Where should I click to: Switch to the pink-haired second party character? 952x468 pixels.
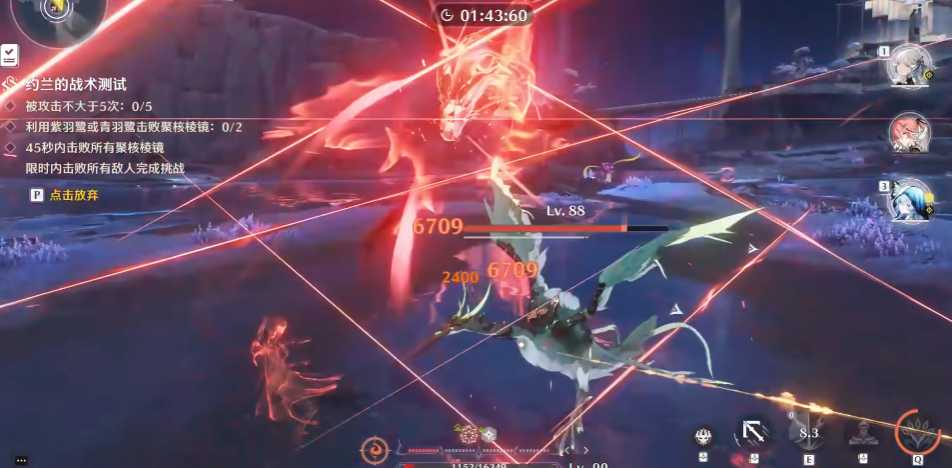tap(910, 133)
